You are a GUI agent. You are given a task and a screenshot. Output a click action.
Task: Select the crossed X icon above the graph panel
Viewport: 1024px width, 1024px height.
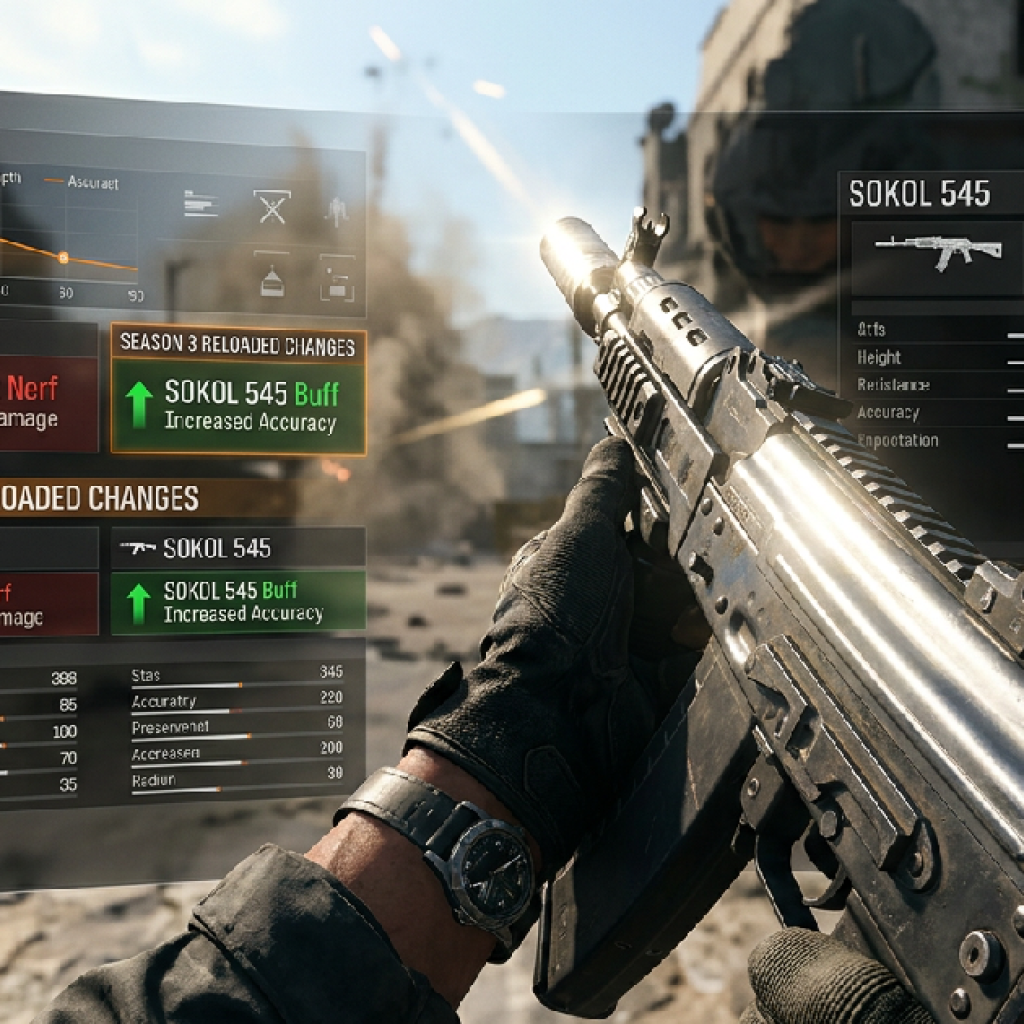[x=271, y=206]
